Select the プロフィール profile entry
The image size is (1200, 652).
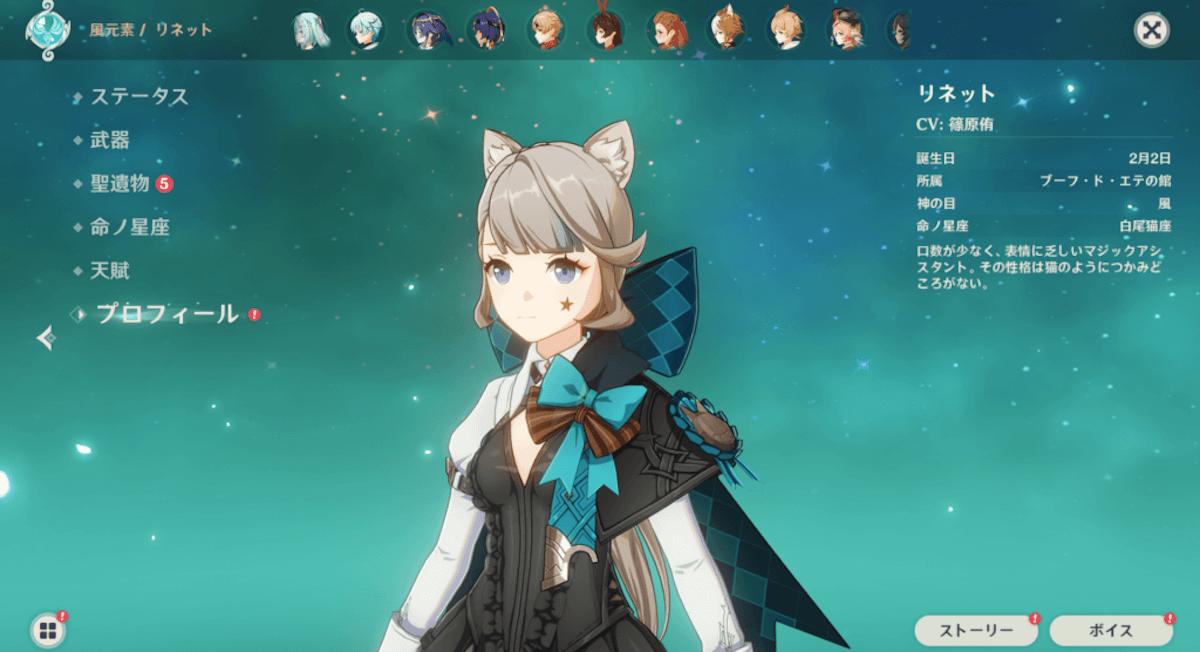coord(167,314)
